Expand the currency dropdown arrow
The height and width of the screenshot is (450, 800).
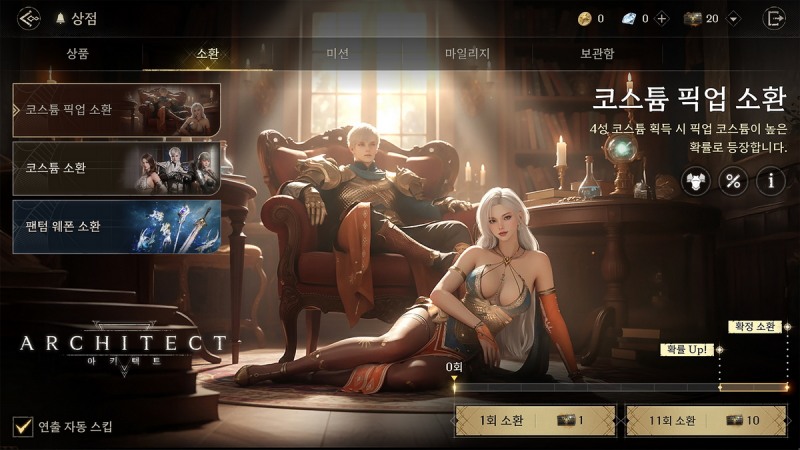[734, 18]
